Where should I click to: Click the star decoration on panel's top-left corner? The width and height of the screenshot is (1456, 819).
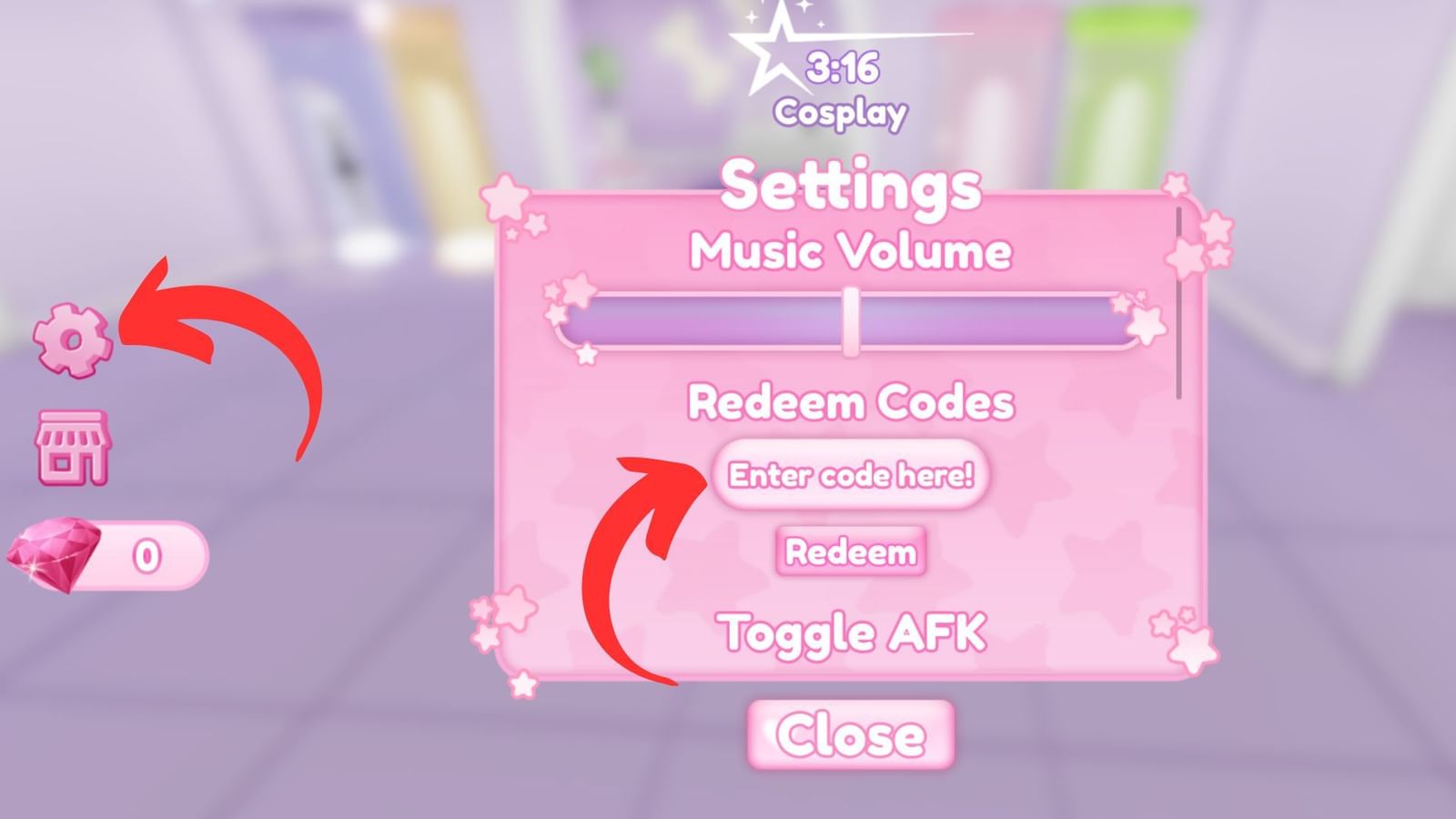coord(505,196)
